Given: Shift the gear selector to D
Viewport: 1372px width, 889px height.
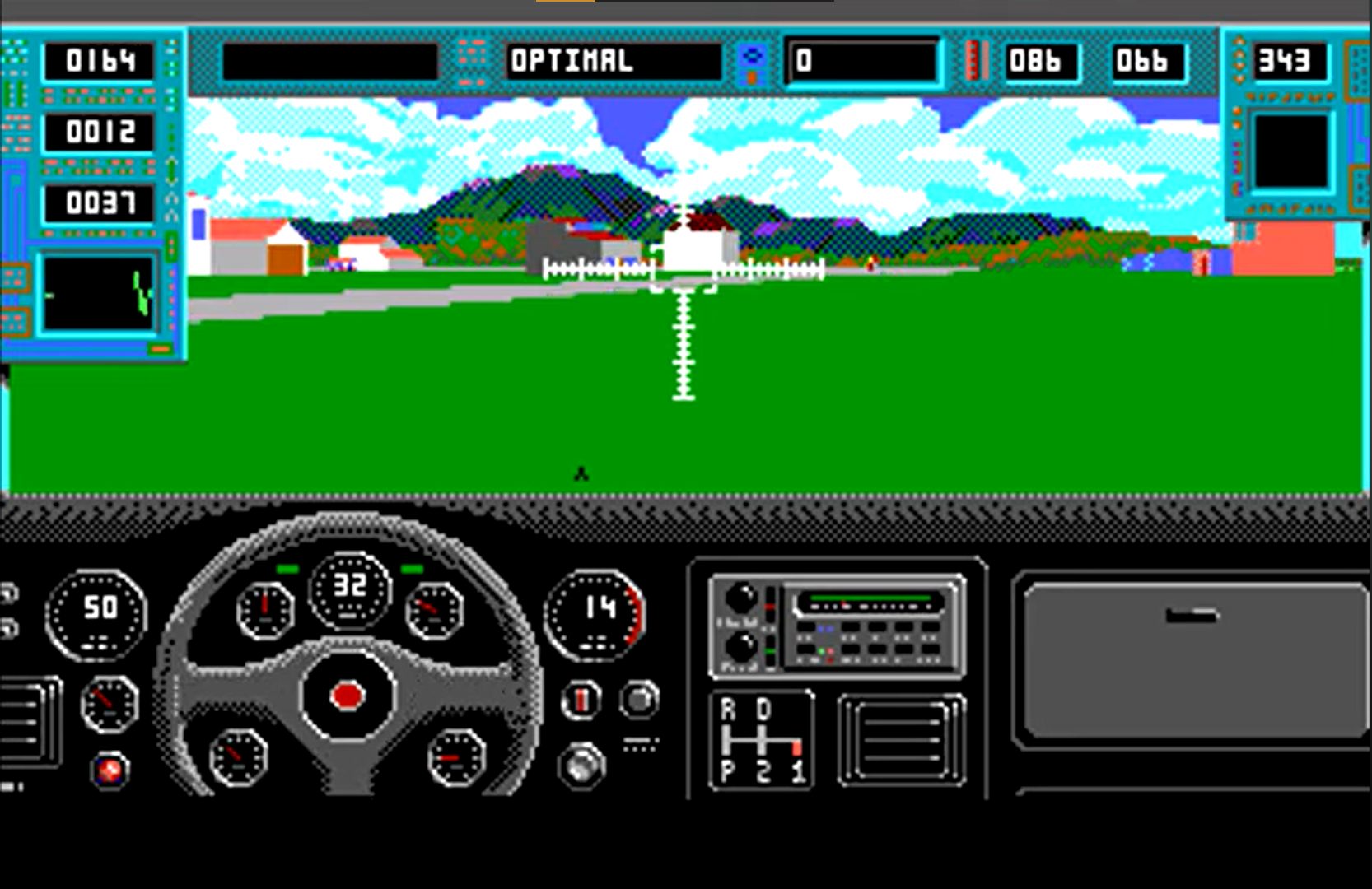Looking at the screenshot, I should tap(763, 710).
